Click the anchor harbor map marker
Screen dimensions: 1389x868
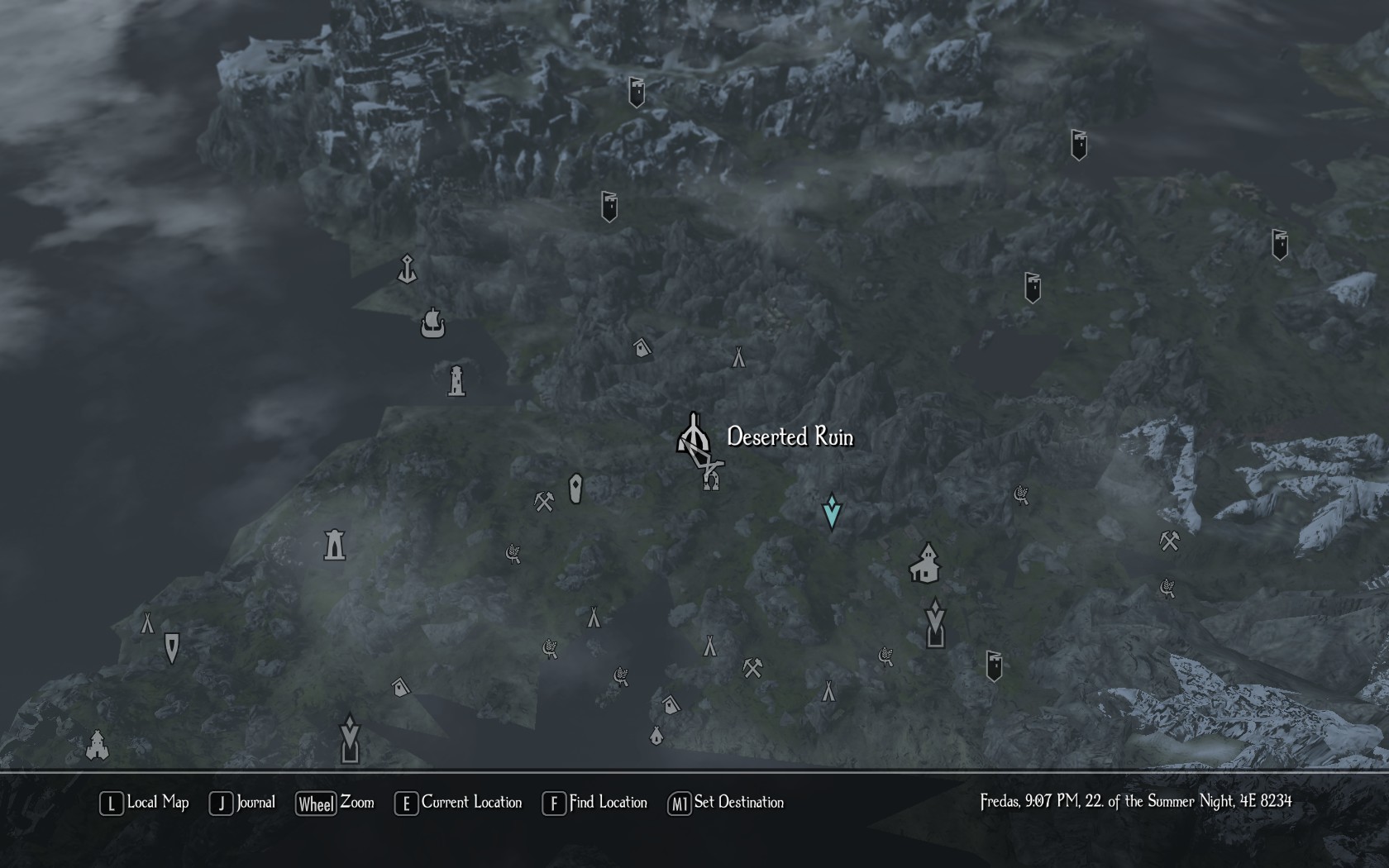tap(407, 269)
